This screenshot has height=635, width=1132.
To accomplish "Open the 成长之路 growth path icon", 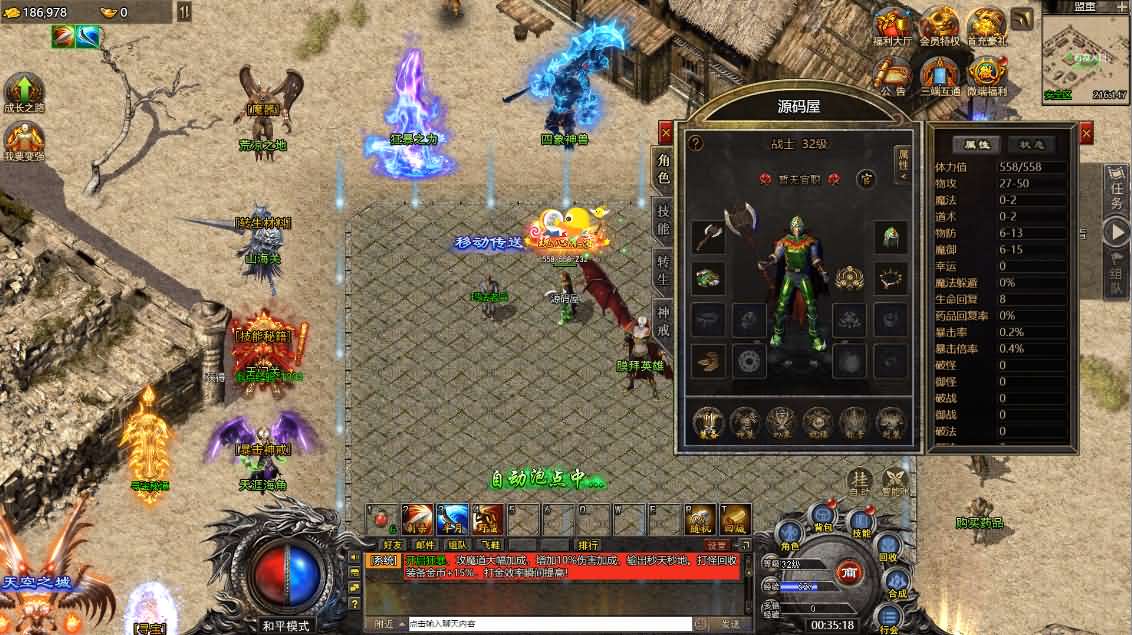I will (24, 93).
